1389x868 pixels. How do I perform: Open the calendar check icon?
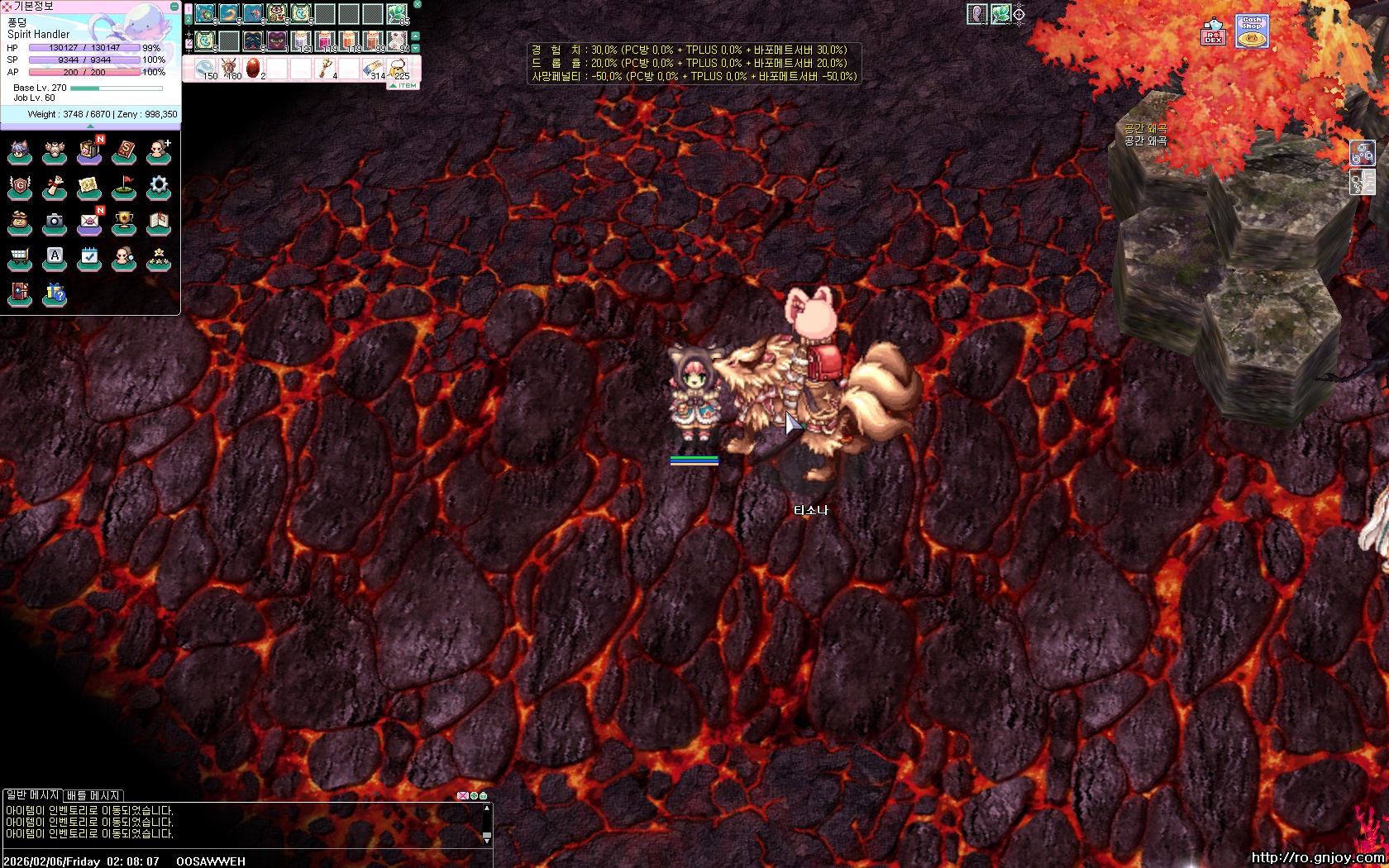(x=89, y=258)
